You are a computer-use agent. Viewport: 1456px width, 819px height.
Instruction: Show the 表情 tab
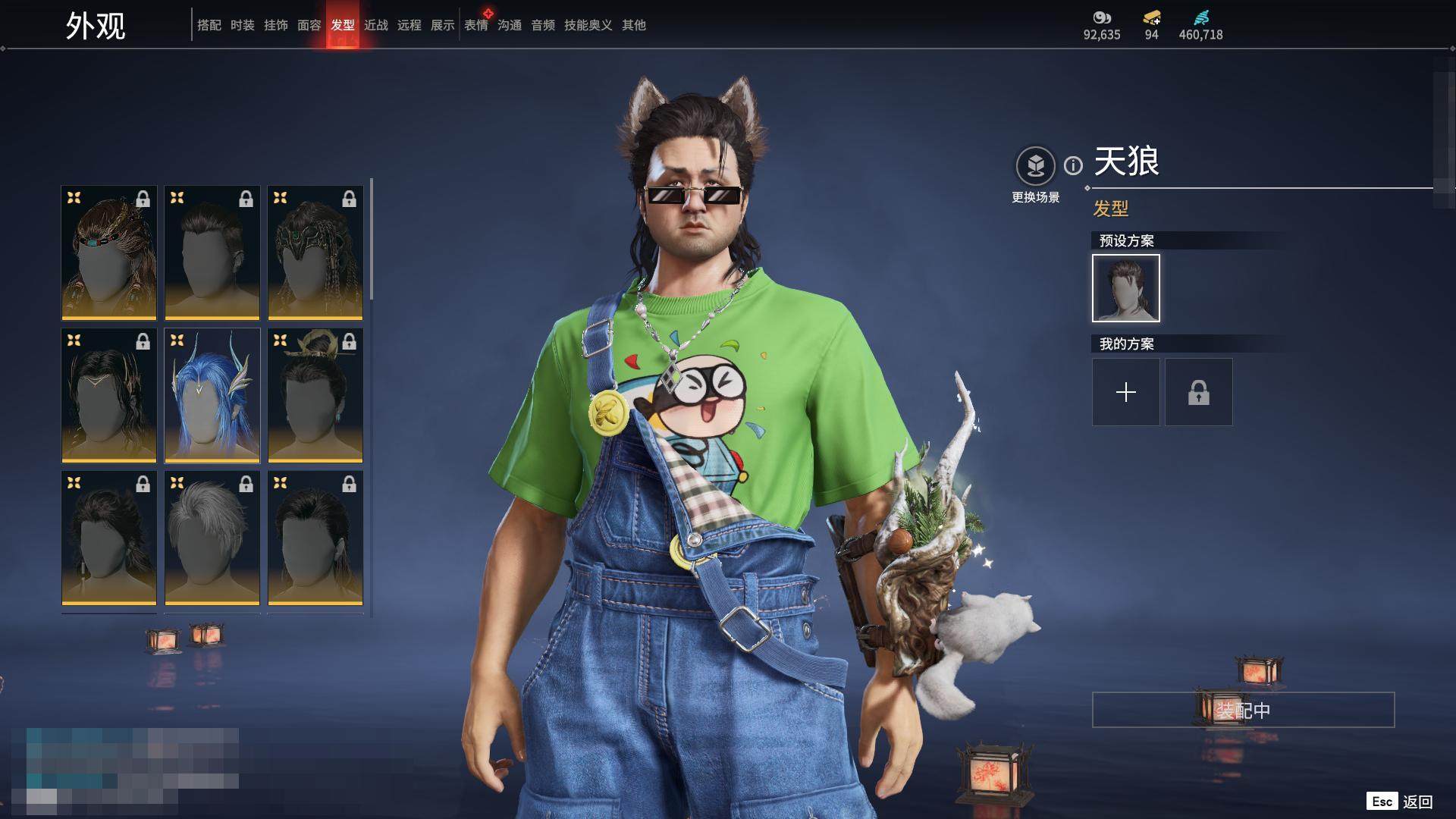[x=476, y=25]
